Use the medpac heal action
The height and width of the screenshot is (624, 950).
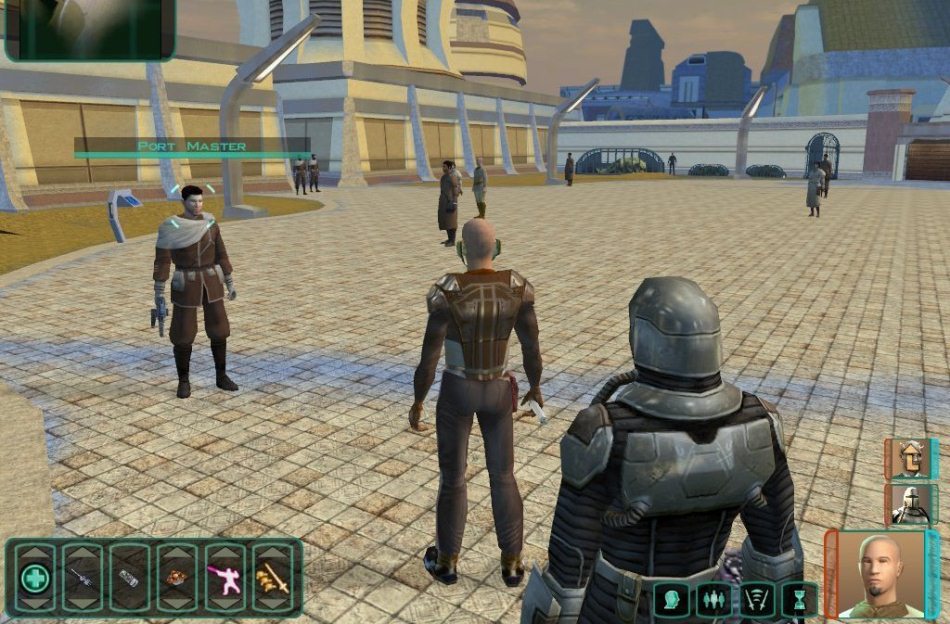pos(35,578)
